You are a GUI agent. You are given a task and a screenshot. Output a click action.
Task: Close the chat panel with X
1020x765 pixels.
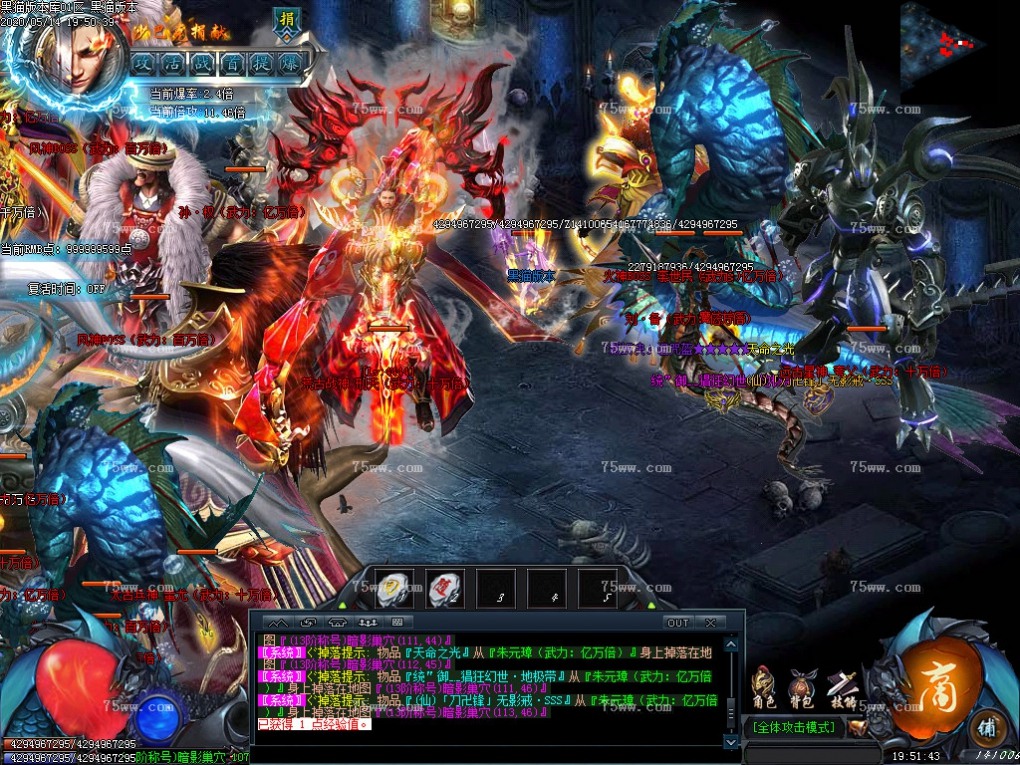click(x=710, y=622)
